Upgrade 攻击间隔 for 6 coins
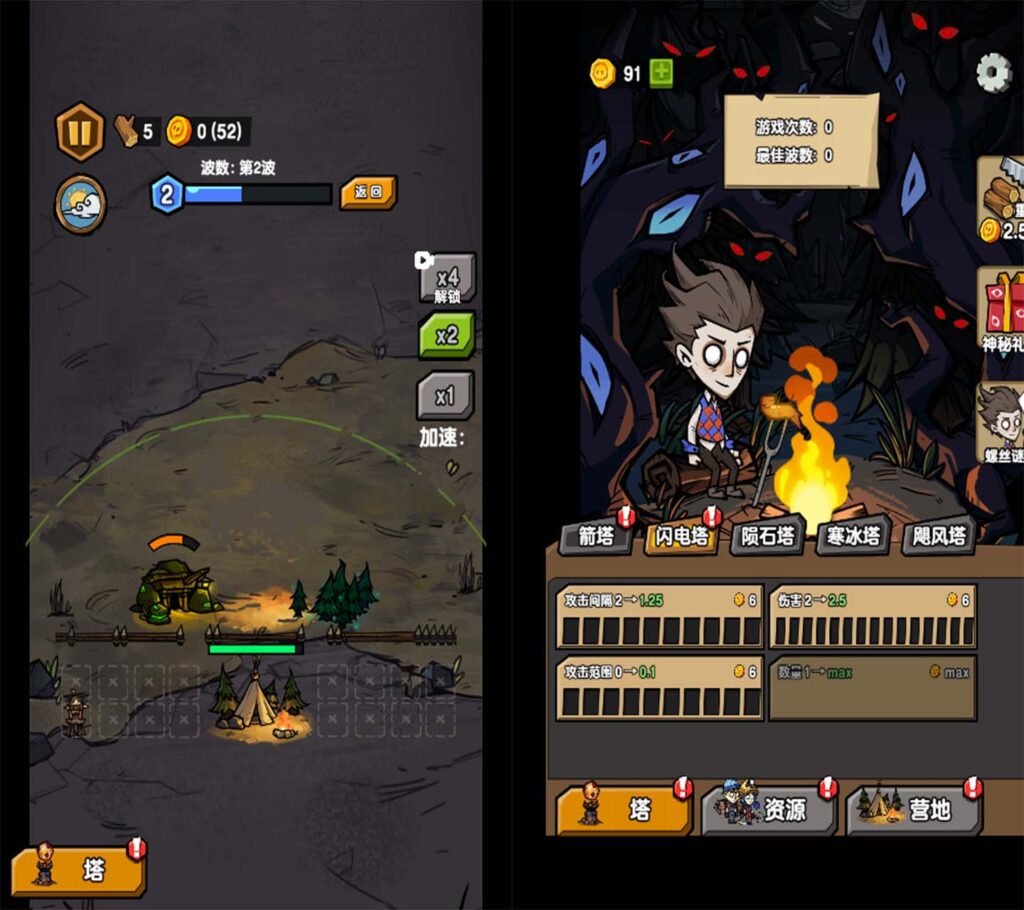 [660, 616]
